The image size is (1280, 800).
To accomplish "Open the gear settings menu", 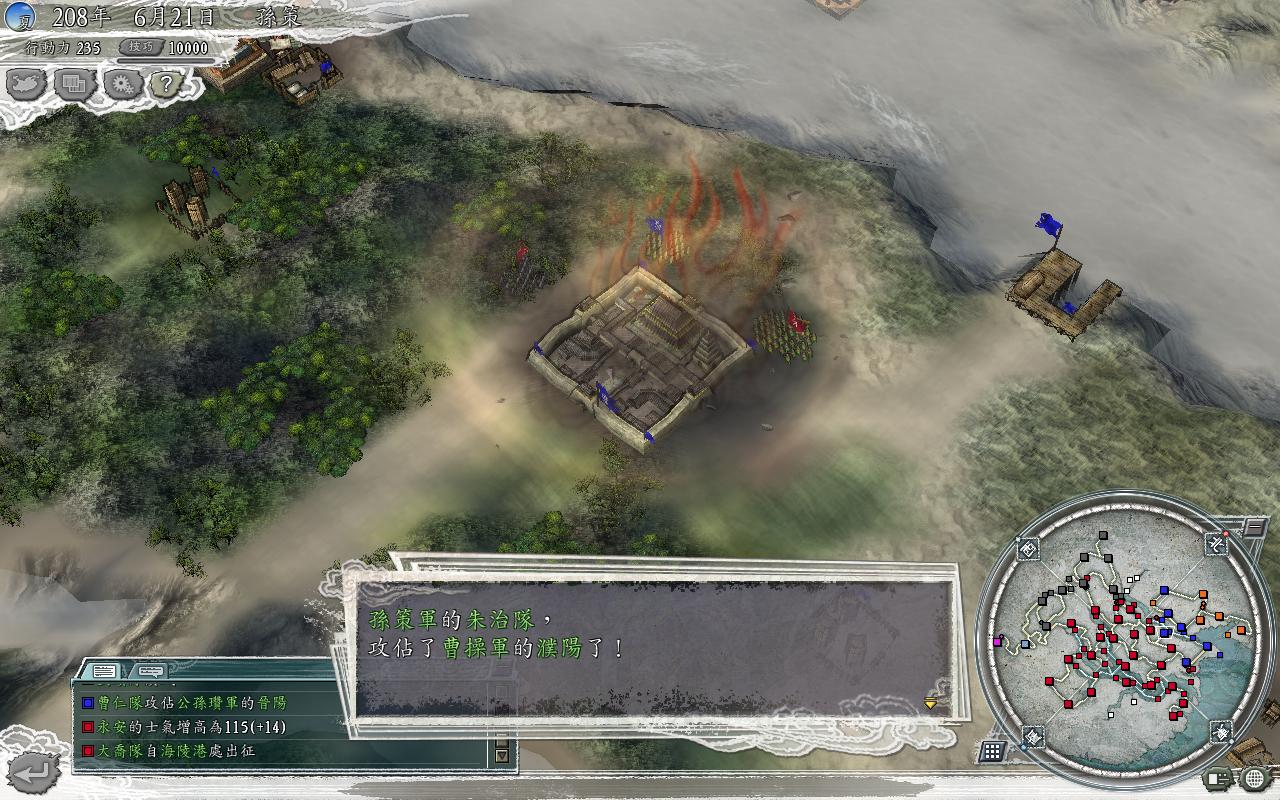I will click(122, 85).
